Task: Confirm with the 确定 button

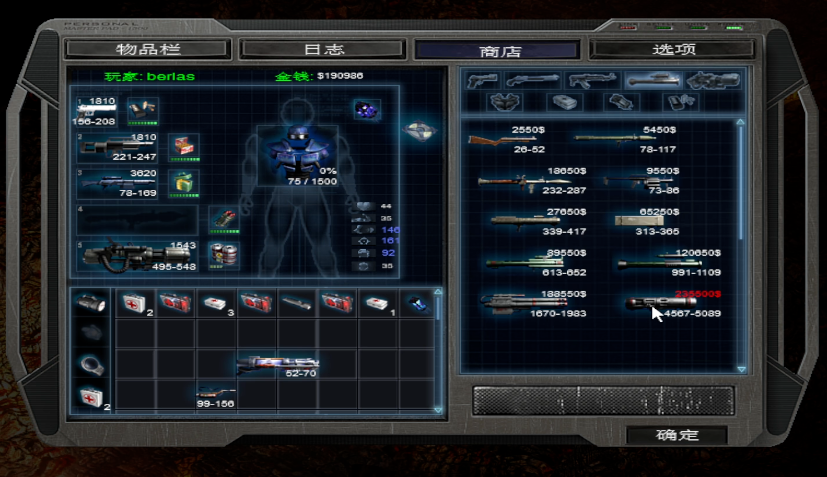Action: click(676, 435)
